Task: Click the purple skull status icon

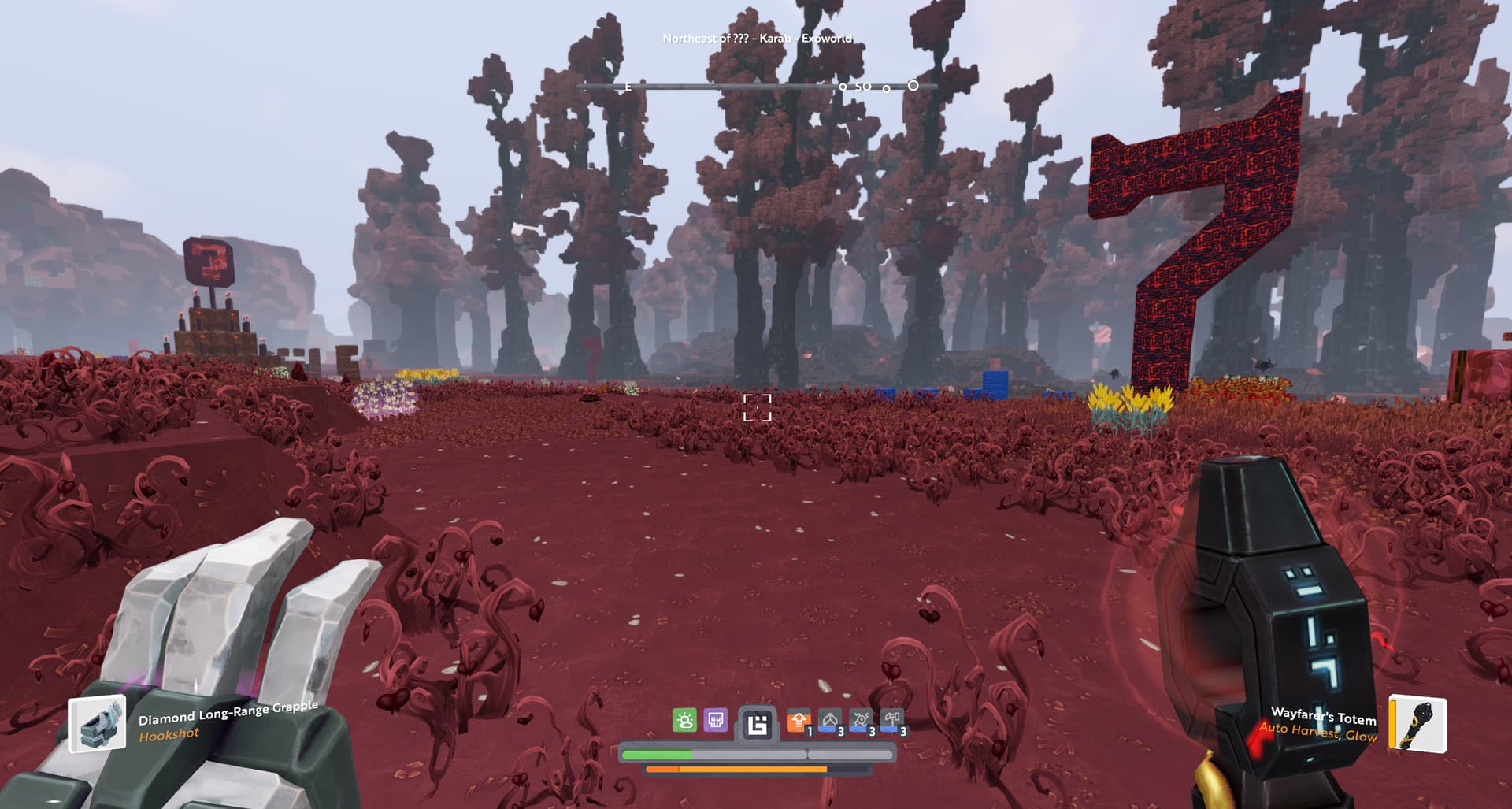Action: pyautogui.click(x=715, y=720)
